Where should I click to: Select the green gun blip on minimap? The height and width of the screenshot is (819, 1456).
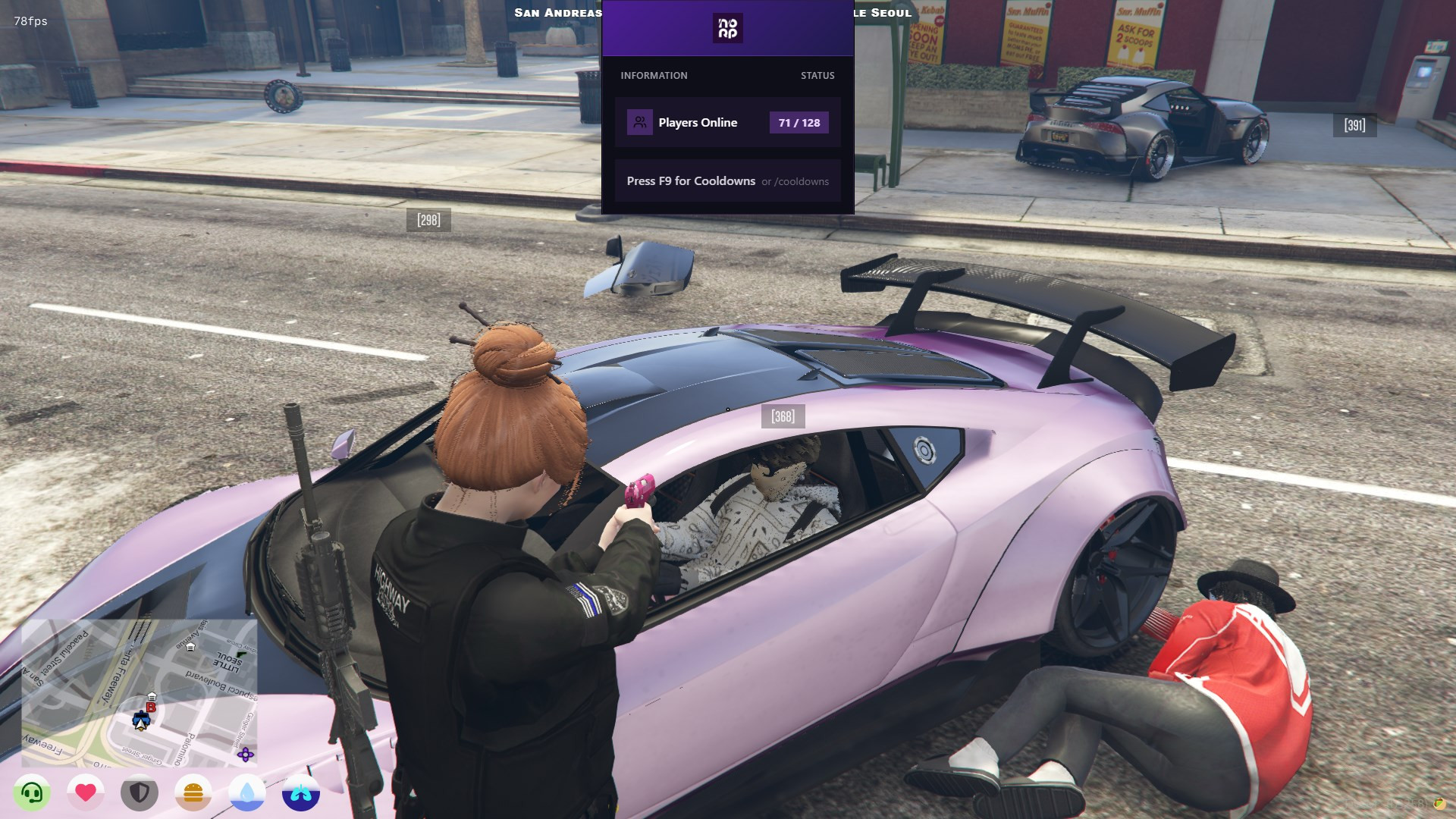(x=241, y=654)
